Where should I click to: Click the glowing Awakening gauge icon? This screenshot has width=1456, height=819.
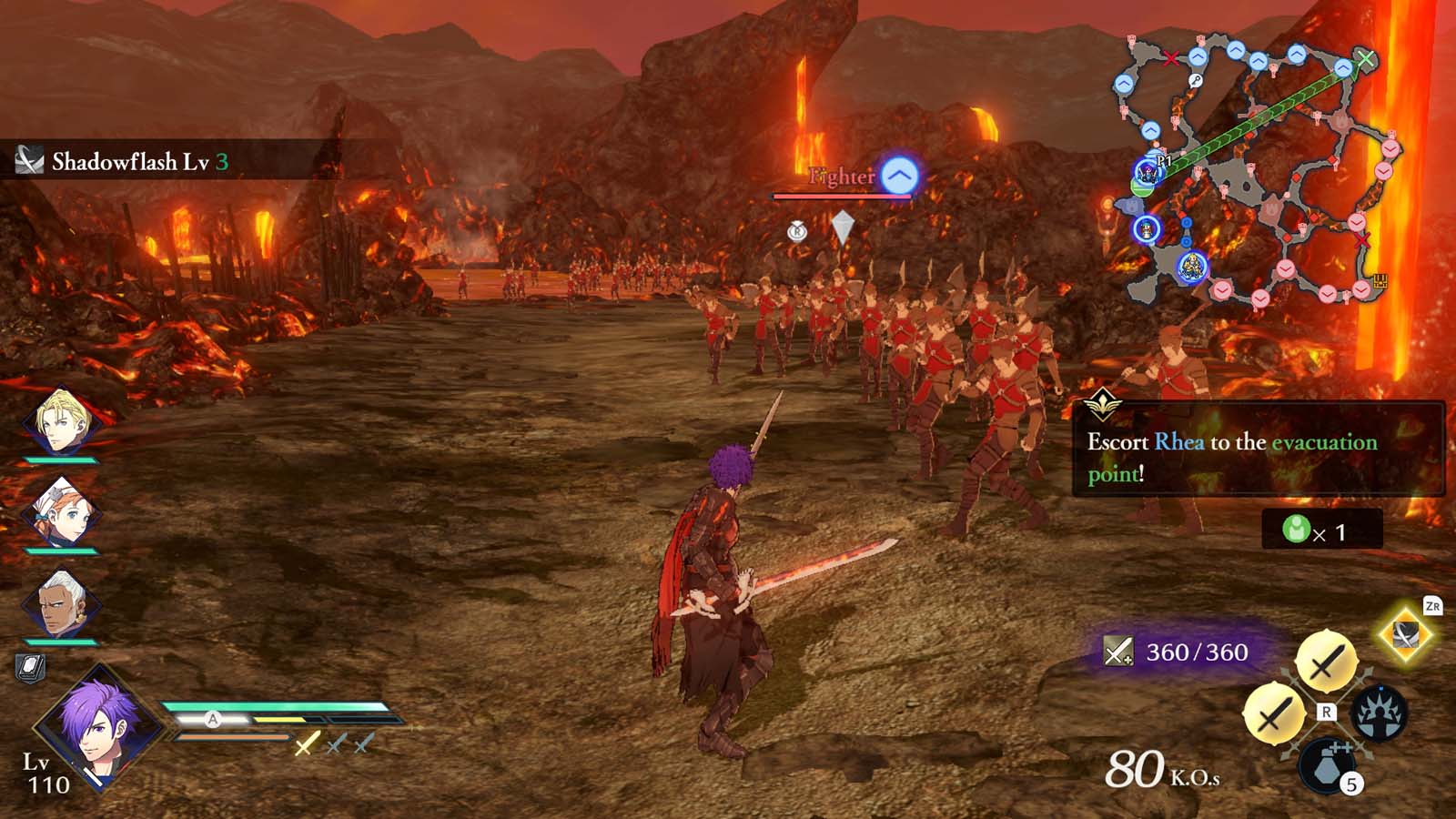coord(1379,713)
